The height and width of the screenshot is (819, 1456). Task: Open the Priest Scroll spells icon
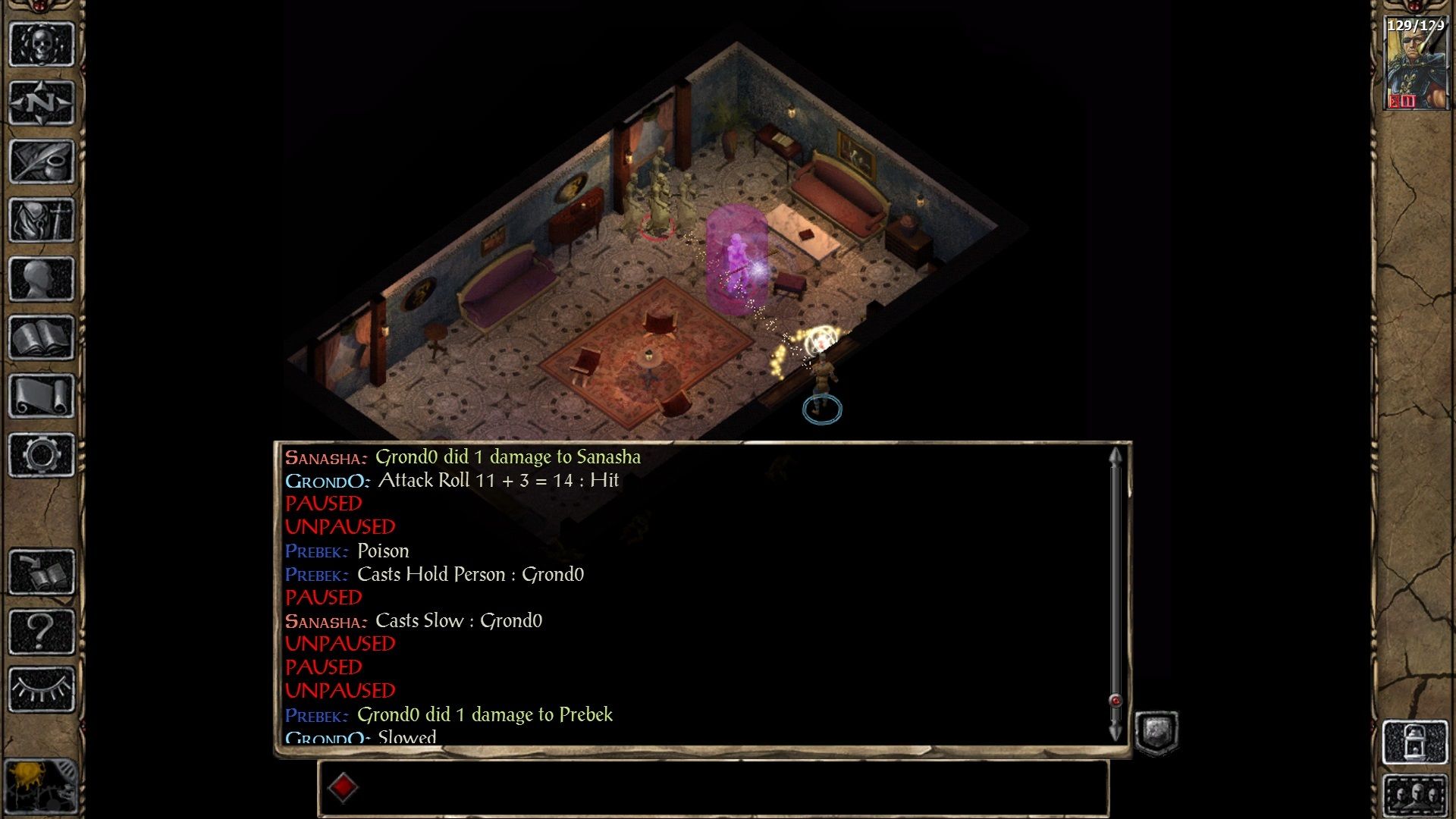click(x=42, y=393)
